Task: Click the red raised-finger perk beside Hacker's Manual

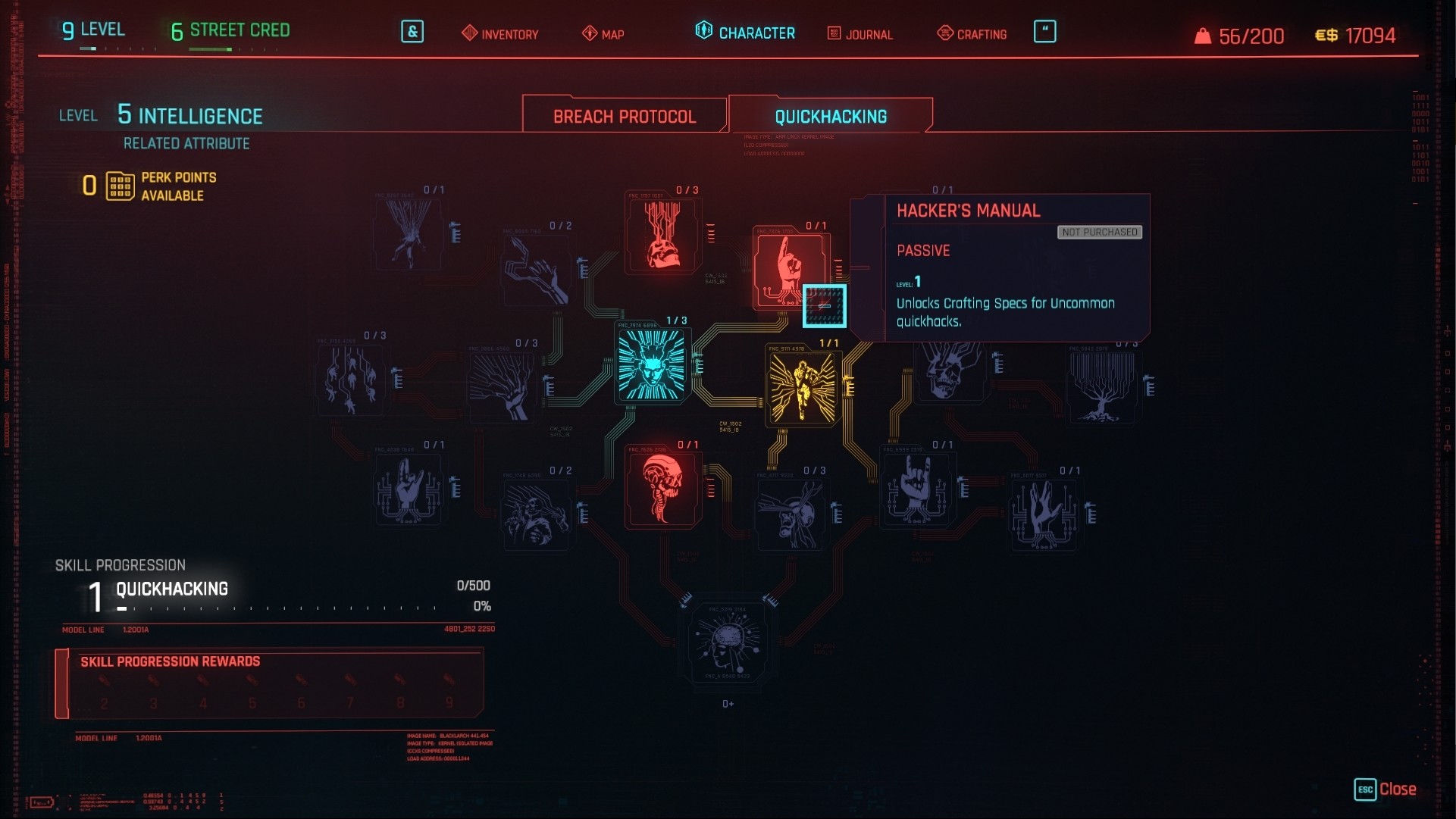Action: (x=788, y=267)
